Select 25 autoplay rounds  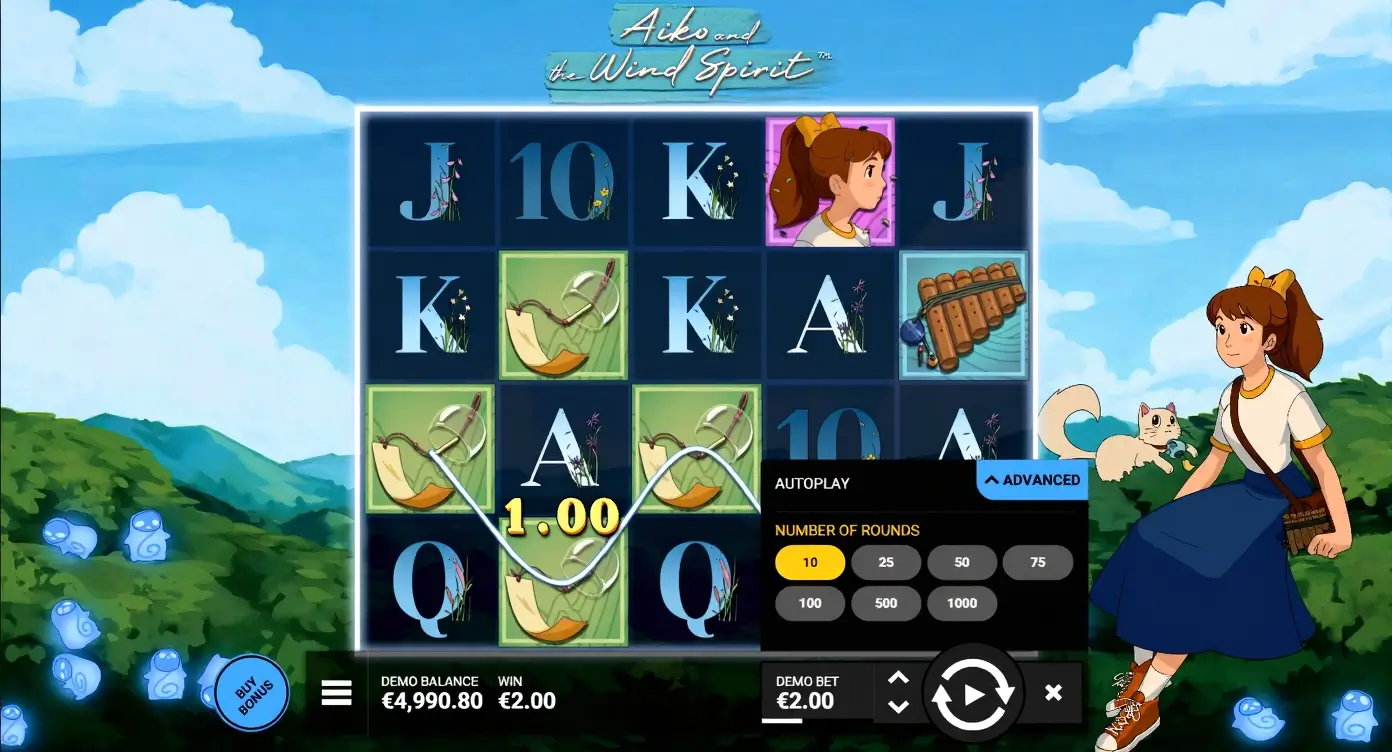(x=885, y=562)
